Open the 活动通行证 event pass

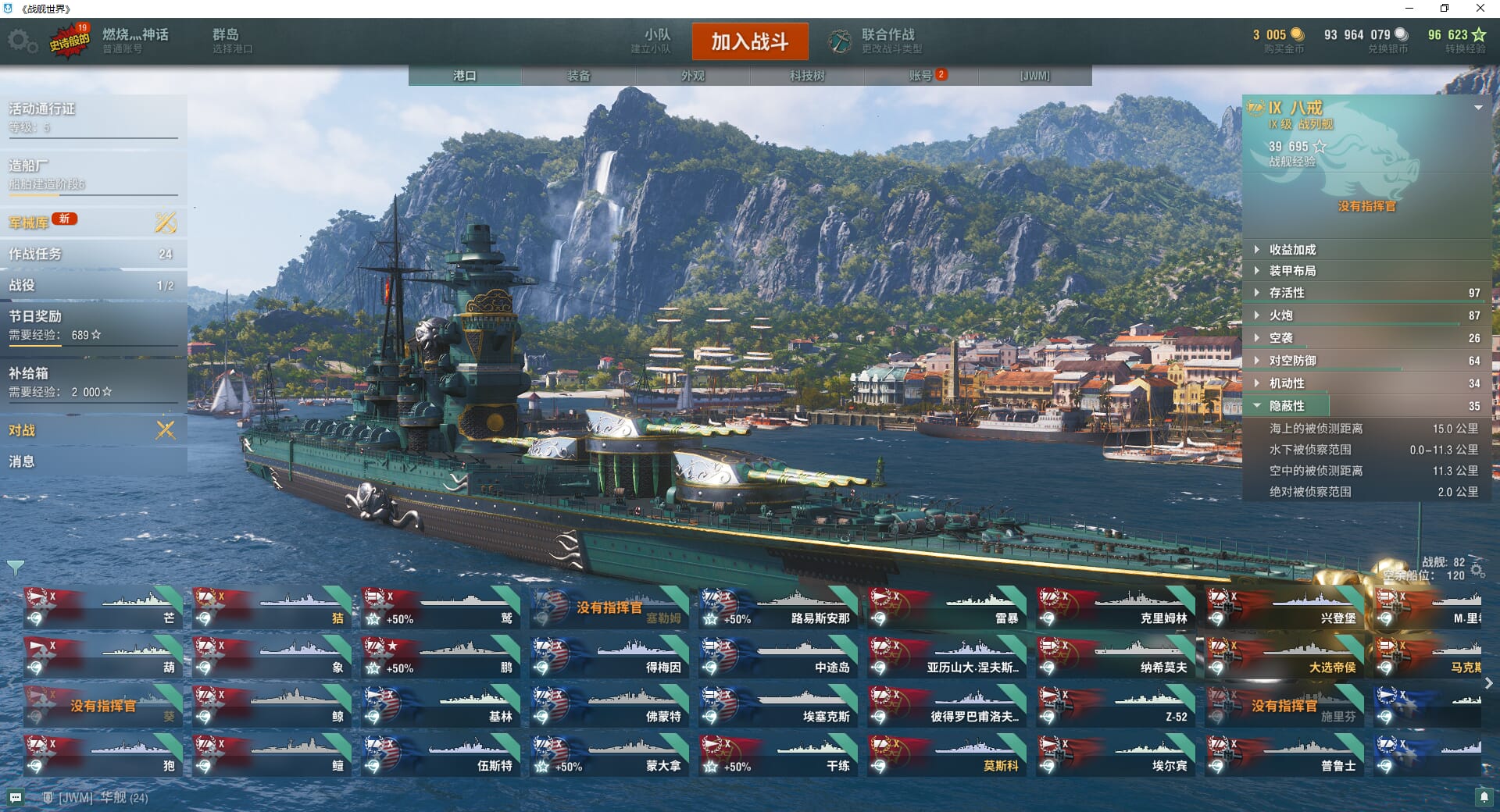coord(42,109)
